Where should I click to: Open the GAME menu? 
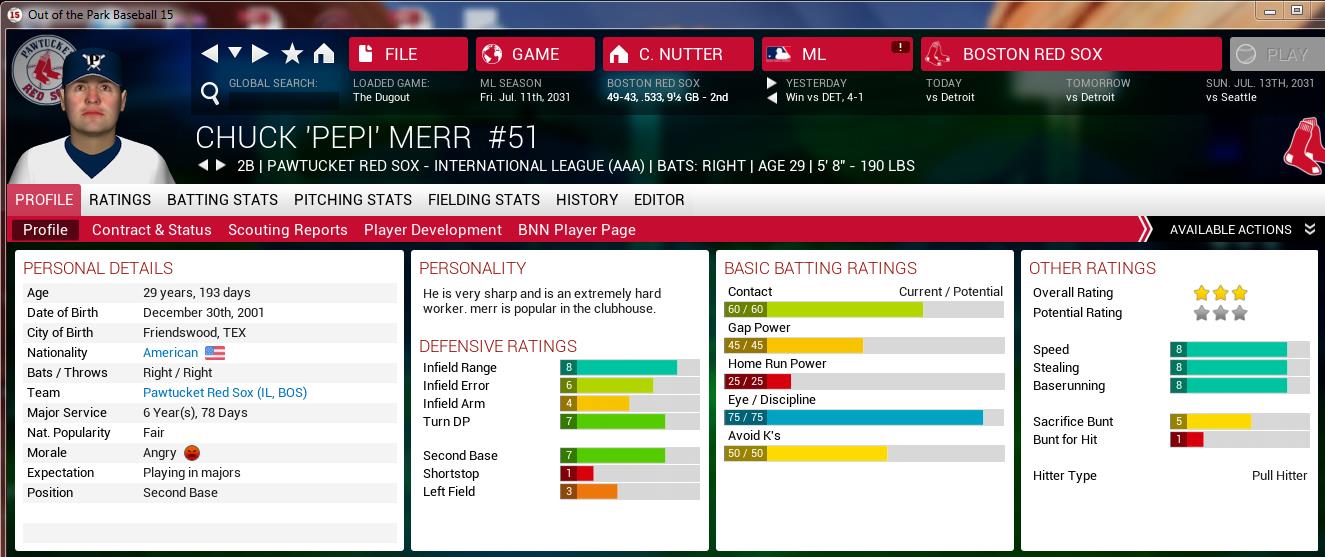[x=535, y=54]
